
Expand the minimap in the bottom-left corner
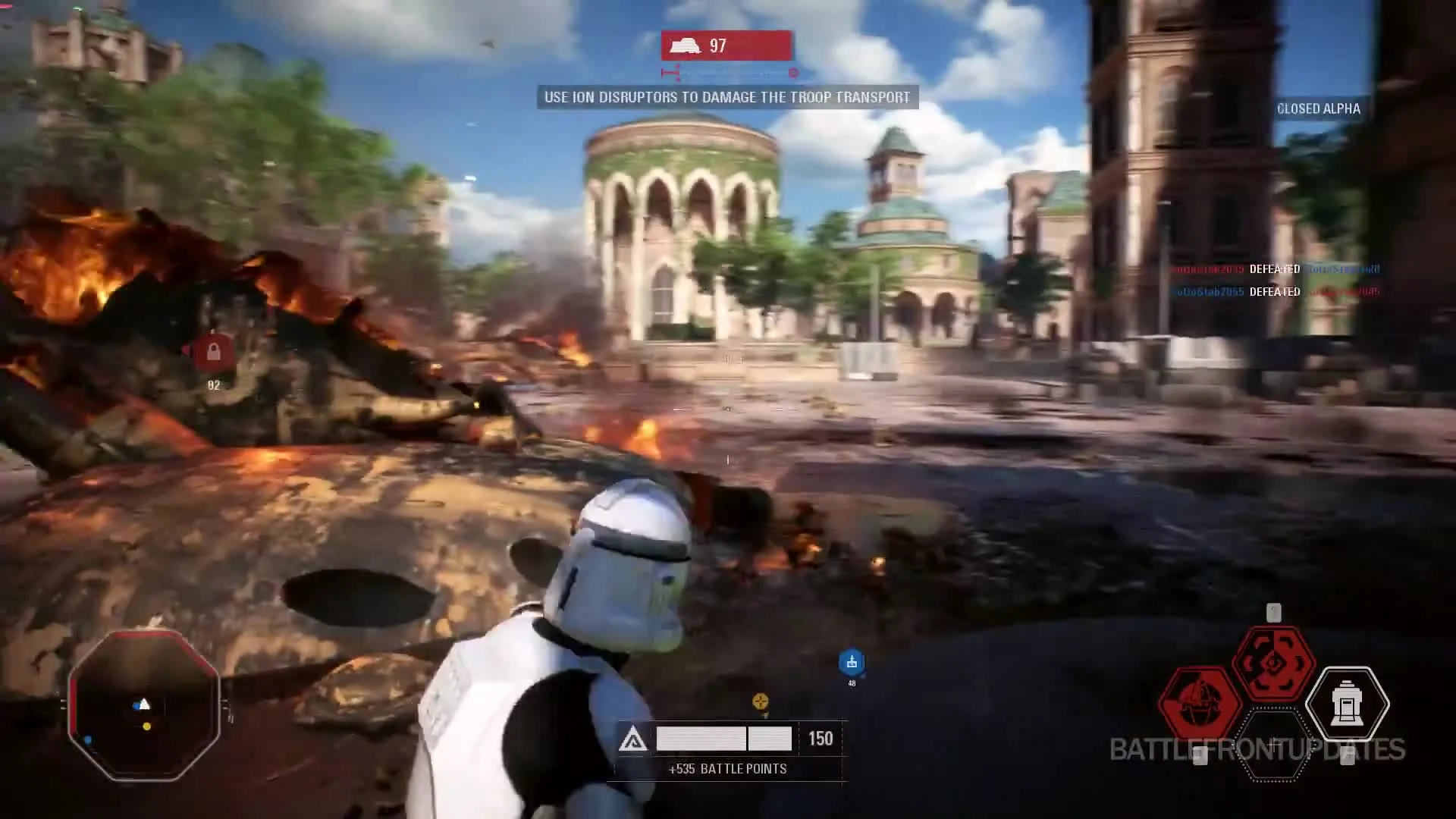pos(144,705)
